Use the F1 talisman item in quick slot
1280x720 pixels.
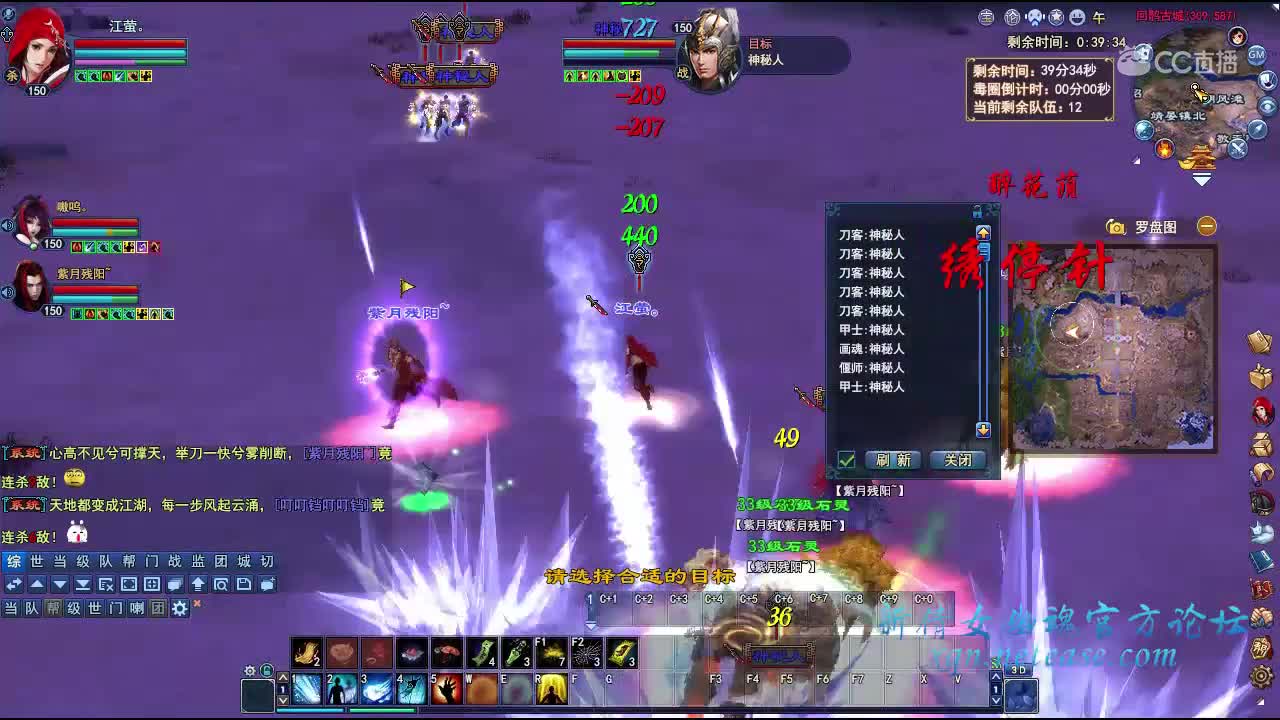click(x=552, y=652)
